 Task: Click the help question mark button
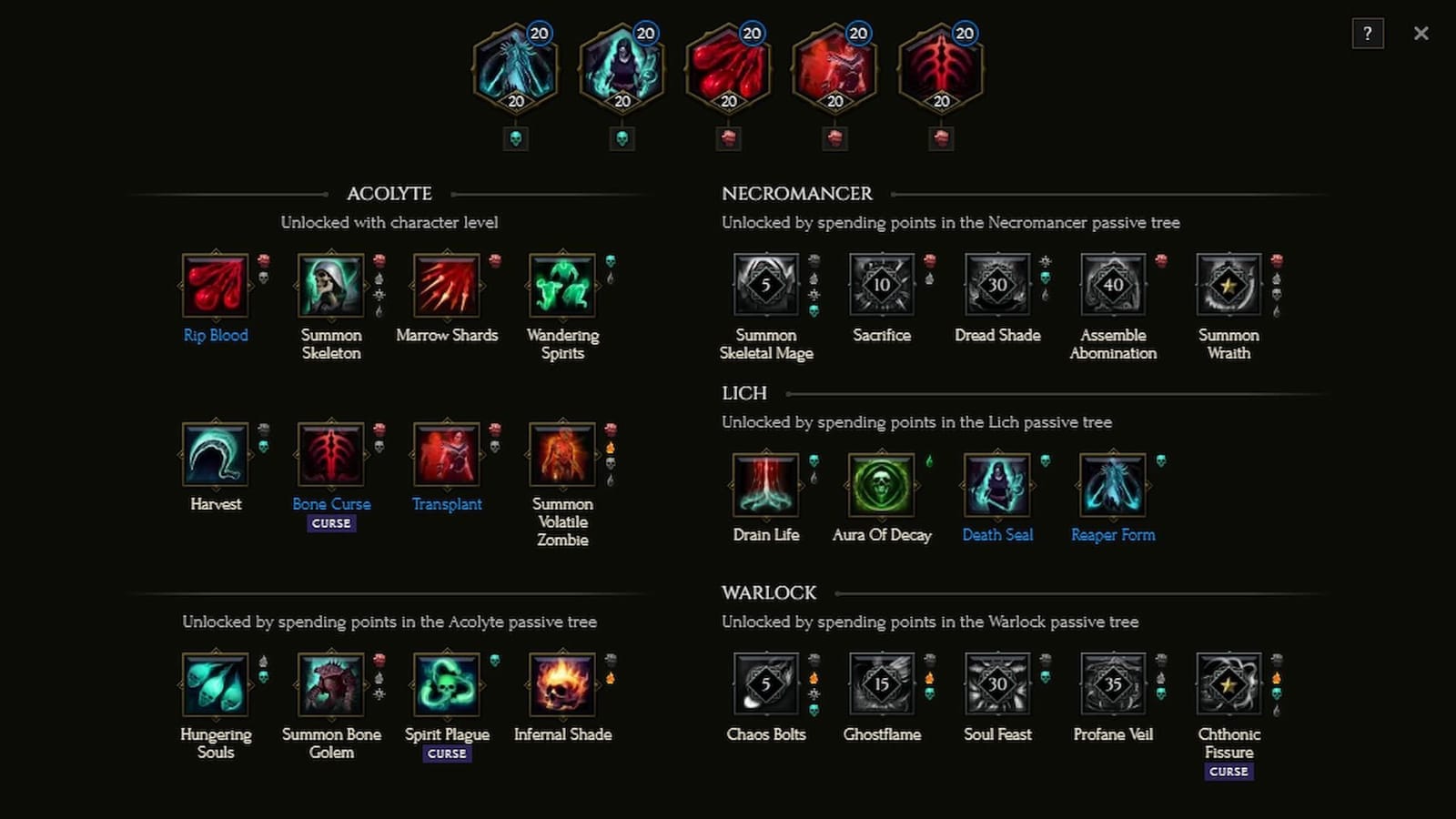tap(1368, 34)
